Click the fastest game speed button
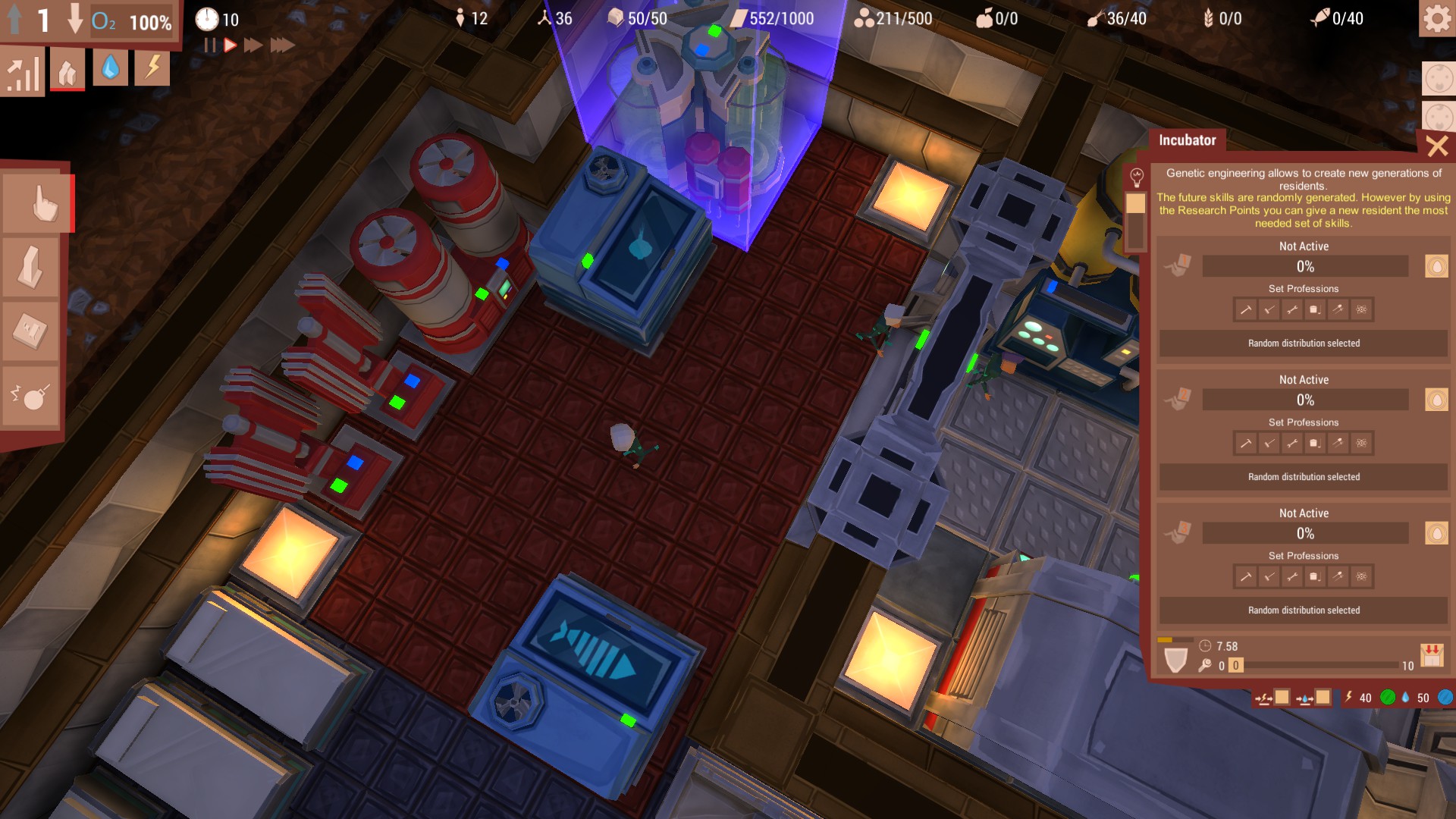Screen dimensions: 1456x819 point(282,45)
